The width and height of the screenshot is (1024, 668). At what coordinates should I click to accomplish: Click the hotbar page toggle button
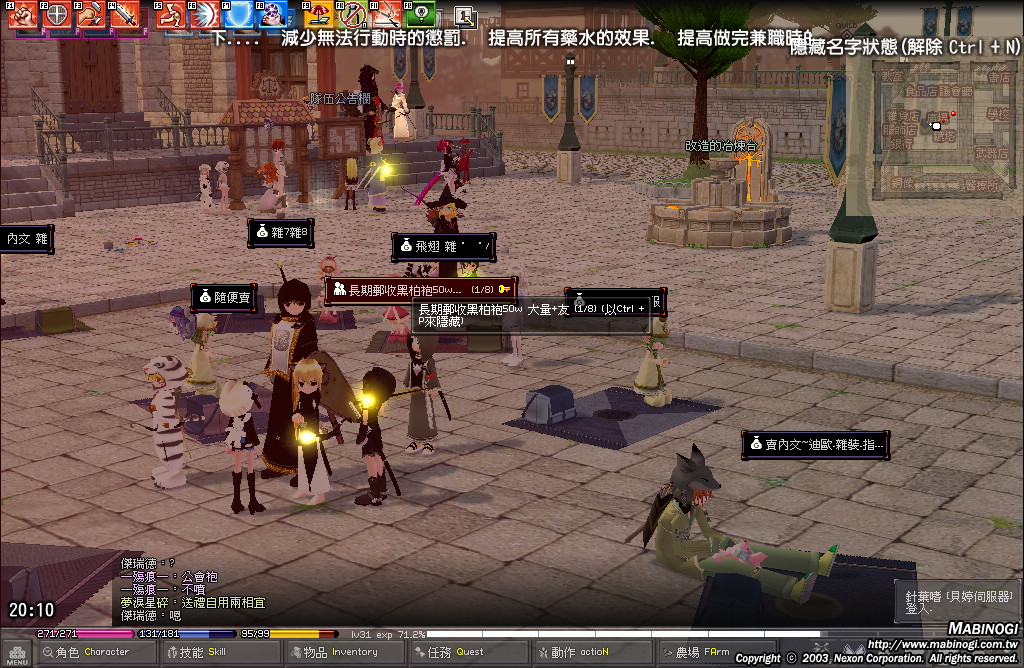[465, 15]
